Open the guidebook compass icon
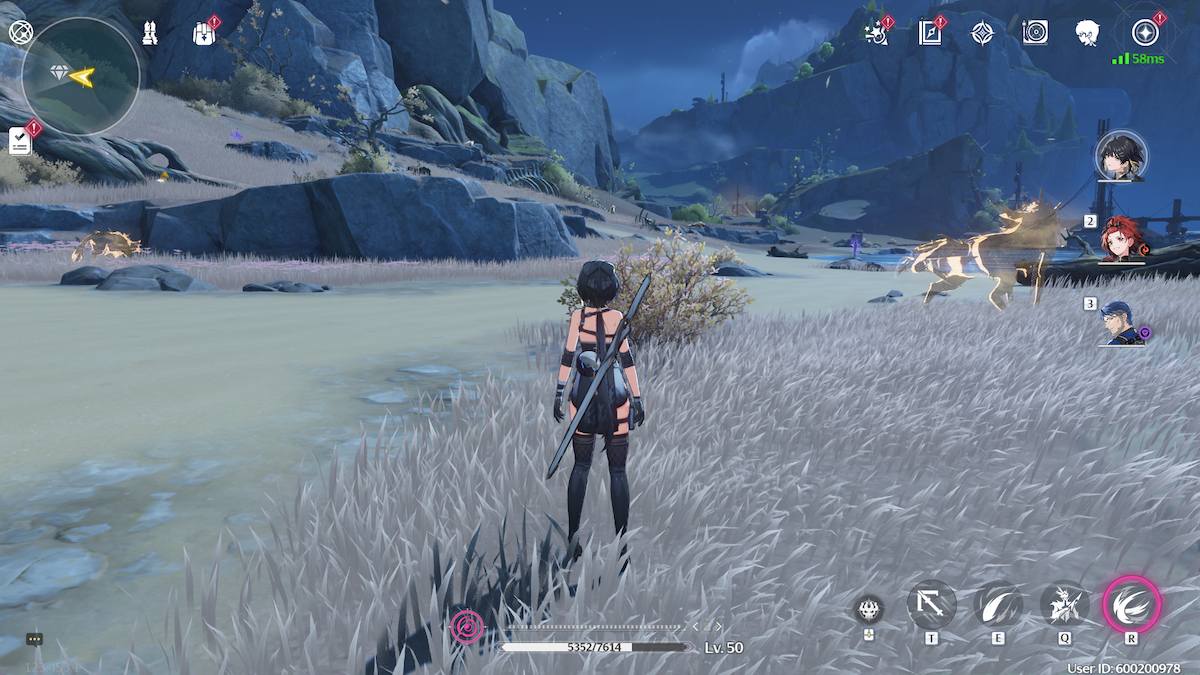Image resolution: width=1200 pixels, height=675 pixels. (930, 33)
